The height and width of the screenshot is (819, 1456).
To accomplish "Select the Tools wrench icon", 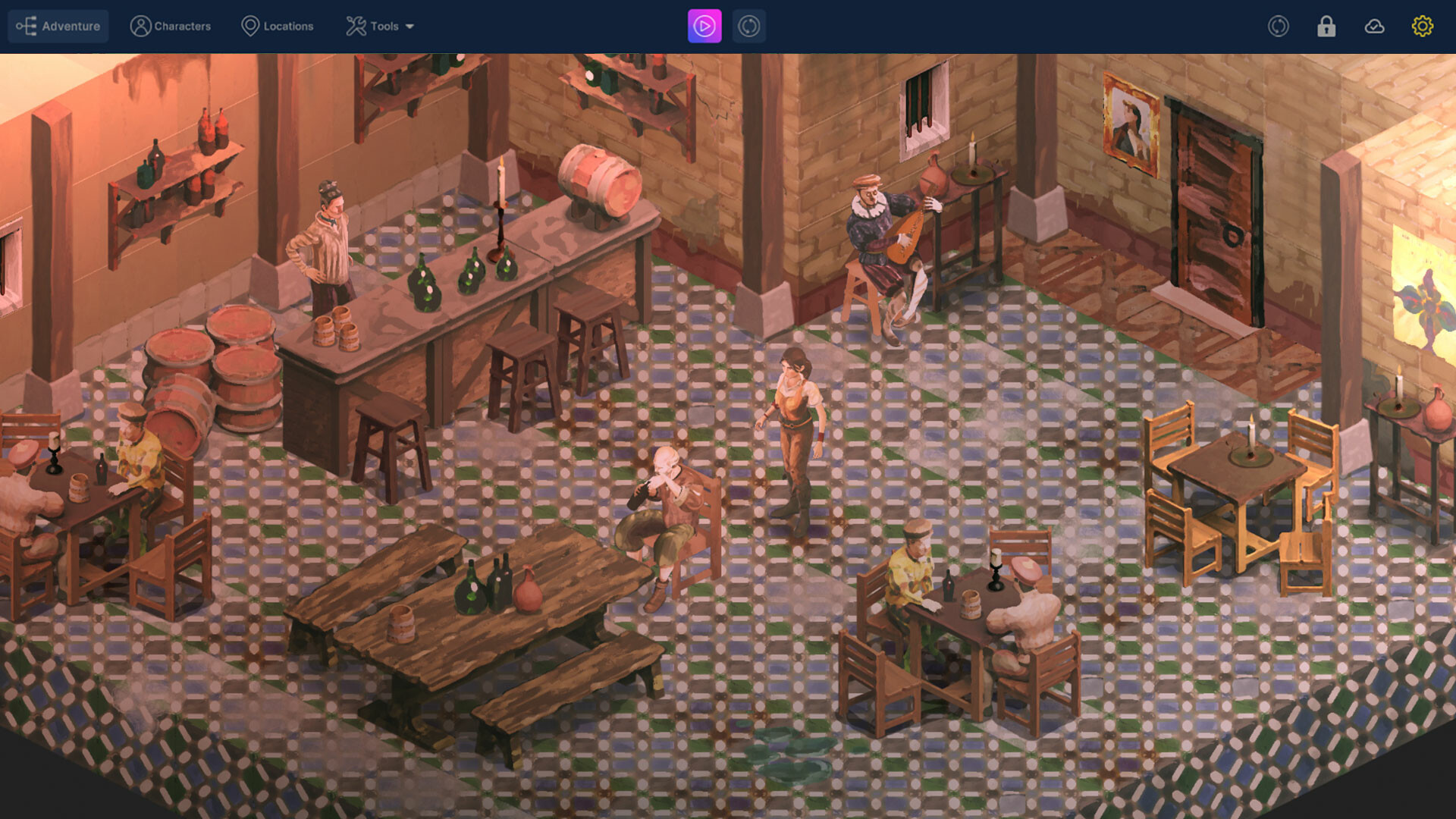I will pyautogui.click(x=354, y=26).
